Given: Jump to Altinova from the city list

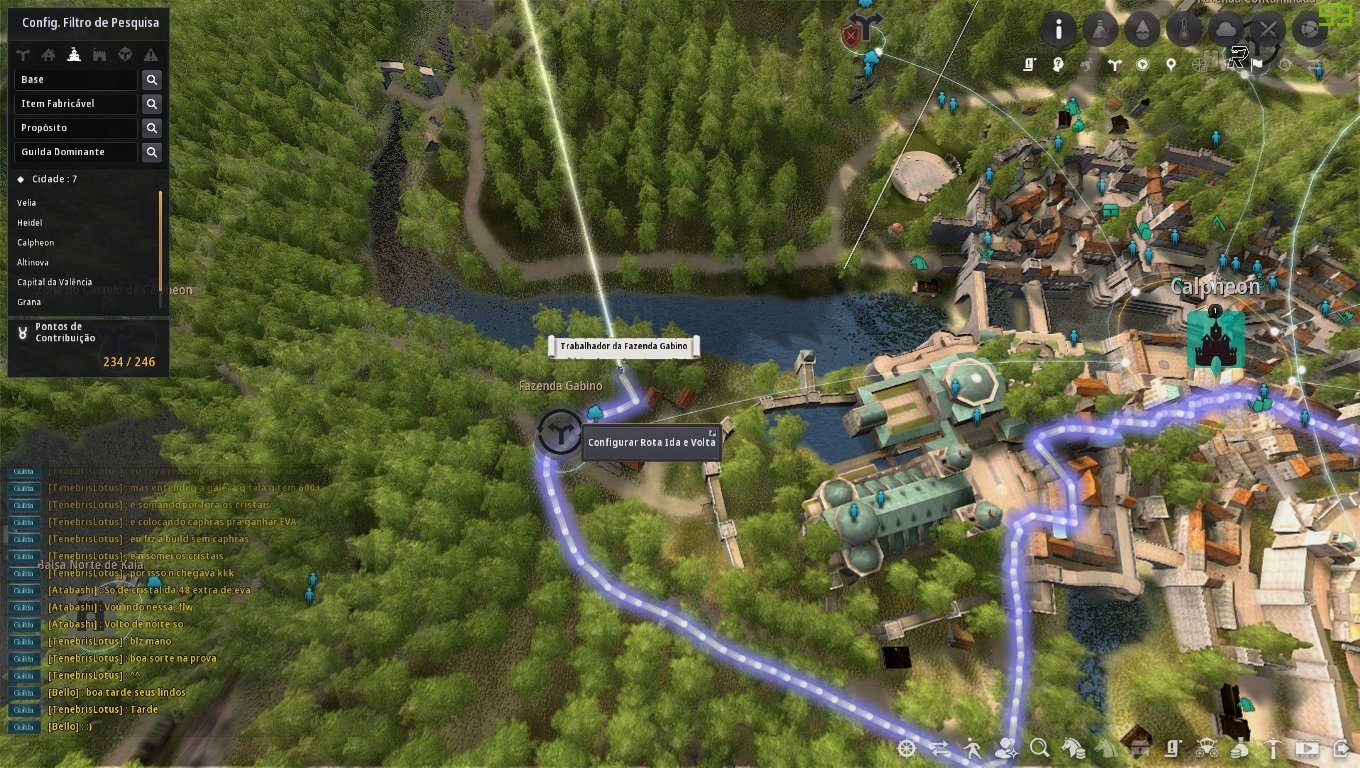Looking at the screenshot, I should (x=33, y=262).
